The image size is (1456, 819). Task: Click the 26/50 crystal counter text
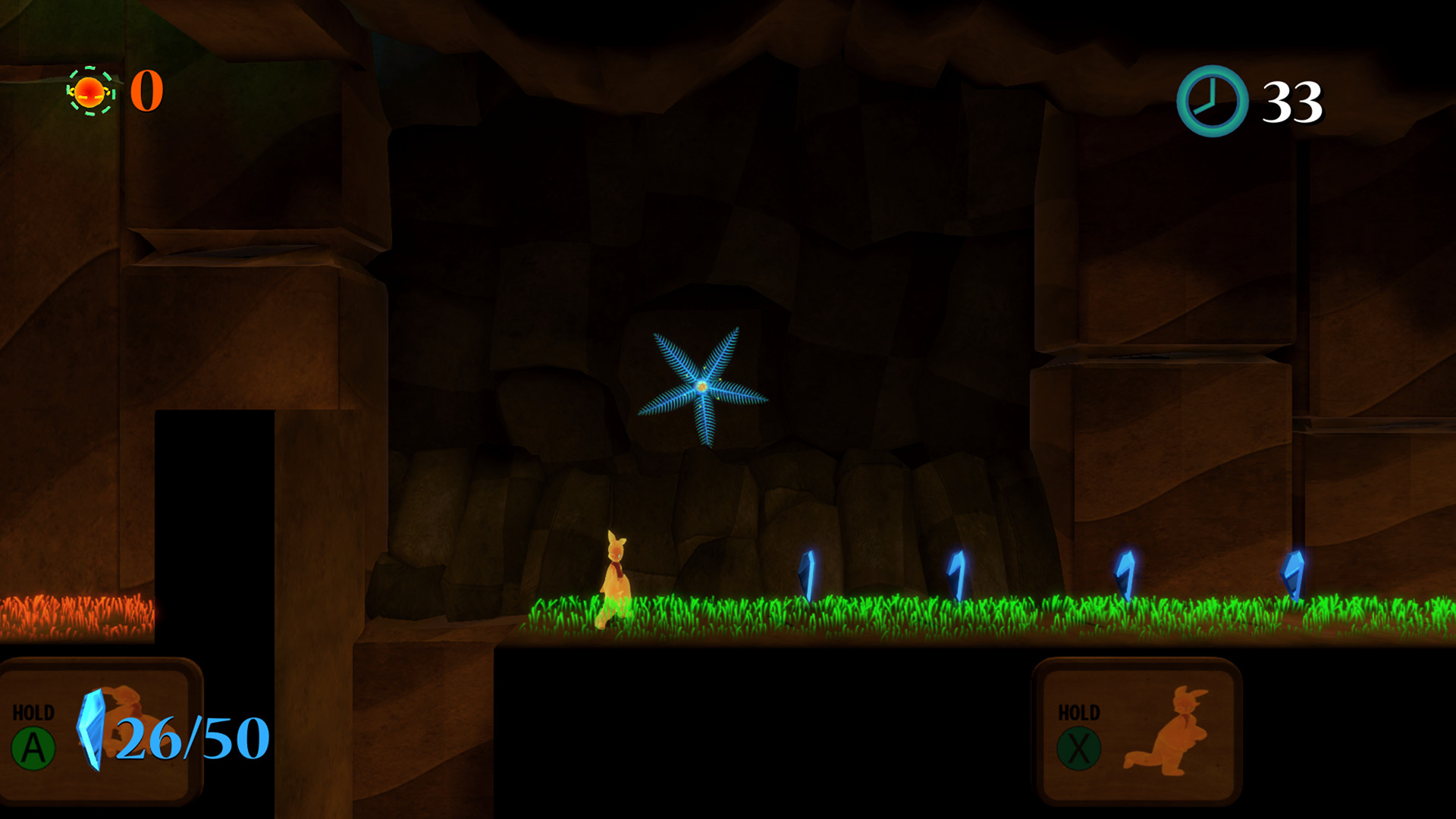pyautogui.click(x=190, y=736)
